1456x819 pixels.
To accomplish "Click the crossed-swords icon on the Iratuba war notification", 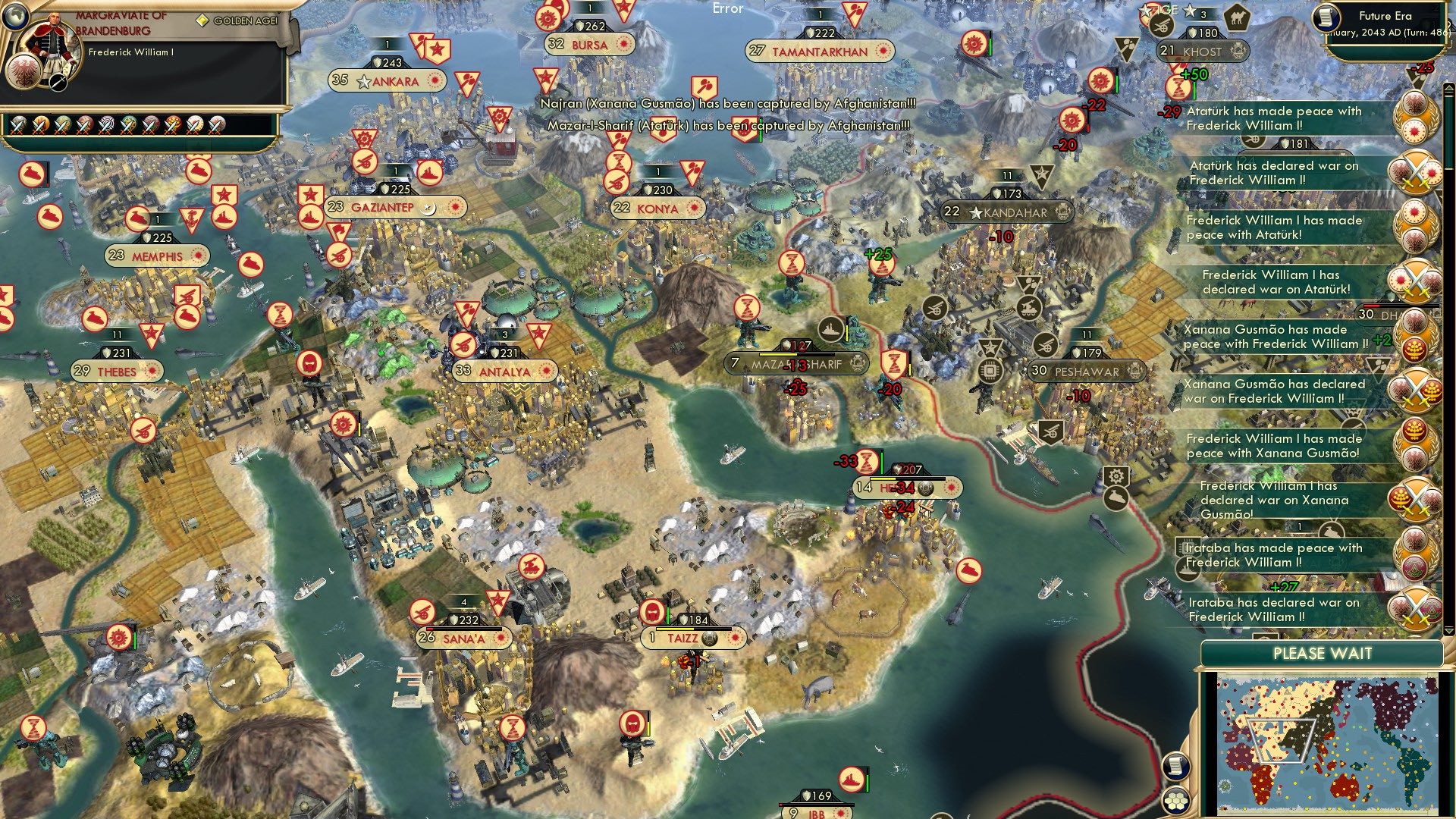I will click(x=1413, y=608).
